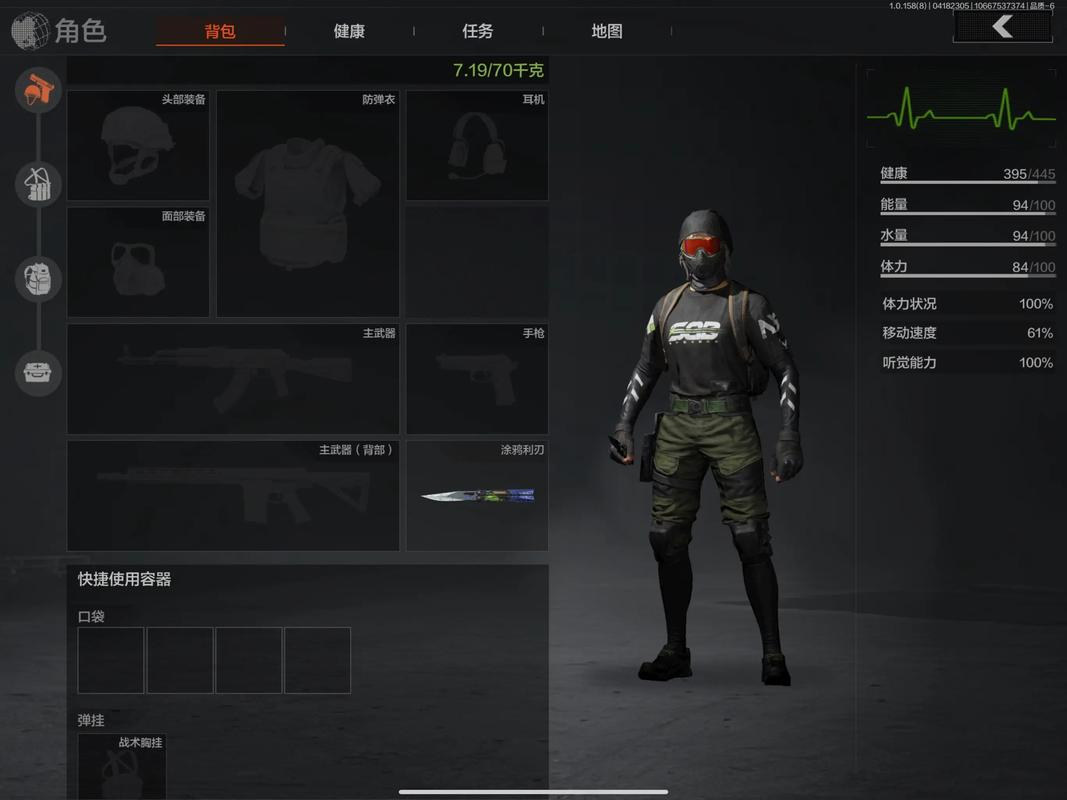Select the orange equipment sidebar icon

(x=39, y=91)
